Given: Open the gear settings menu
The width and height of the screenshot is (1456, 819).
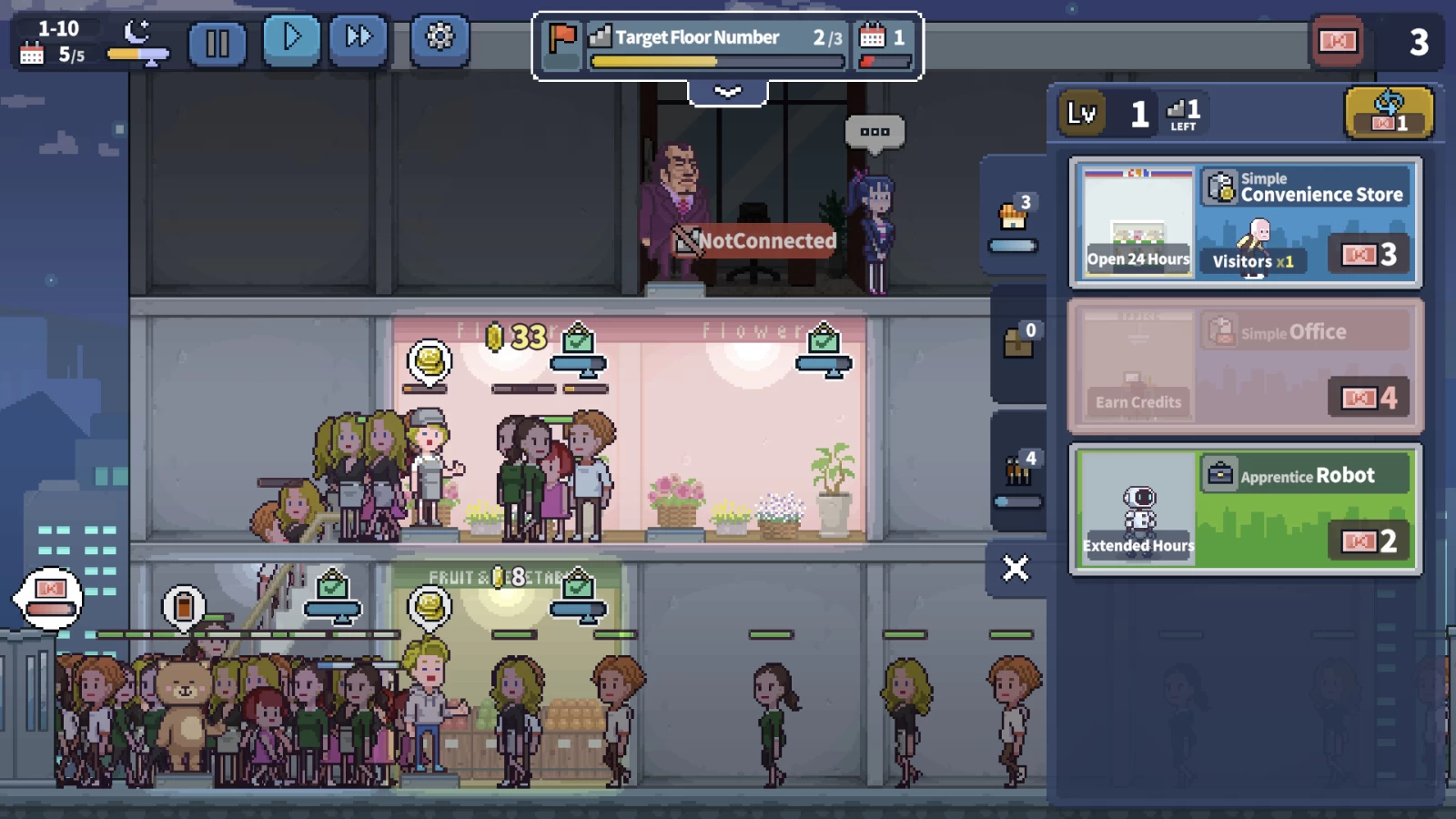Looking at the screenshot, I should pos(440,39).
